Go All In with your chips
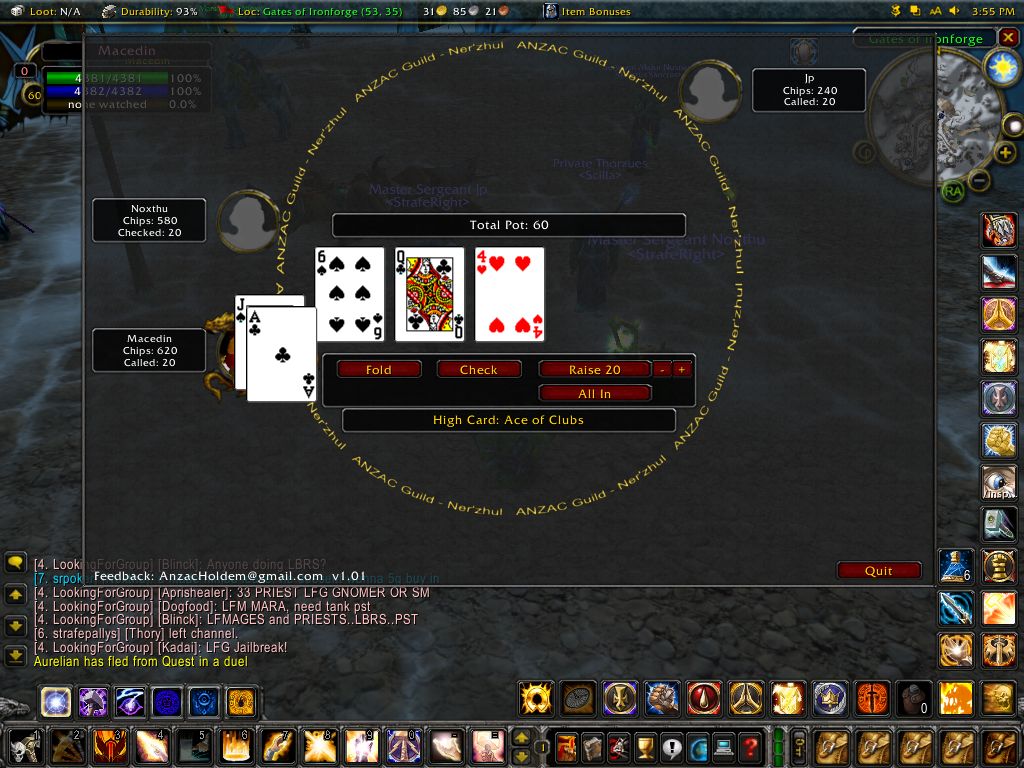Viewport: 1024px width, 768px height. click(594, 394)
